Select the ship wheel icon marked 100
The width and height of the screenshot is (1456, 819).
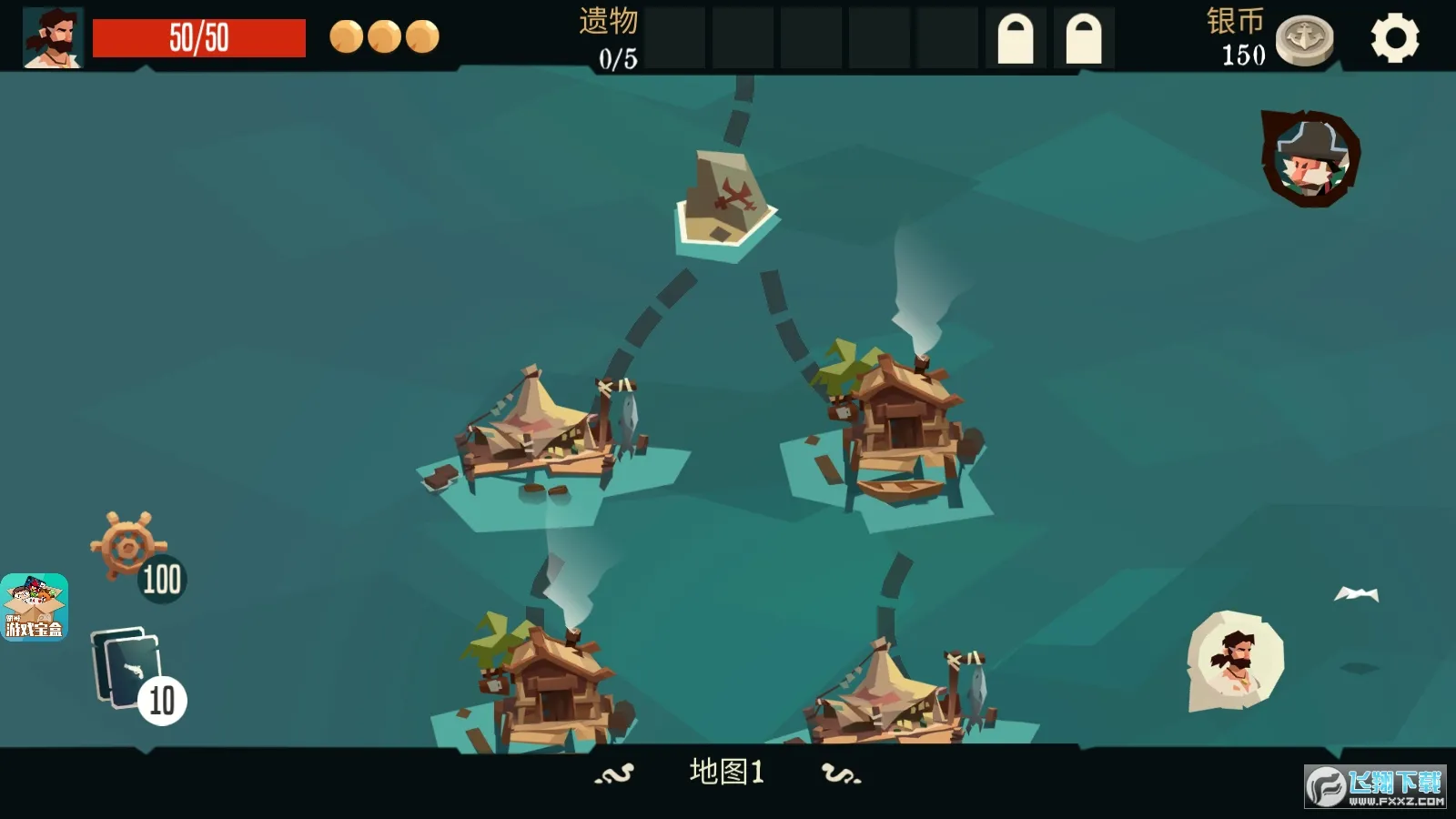127,546
